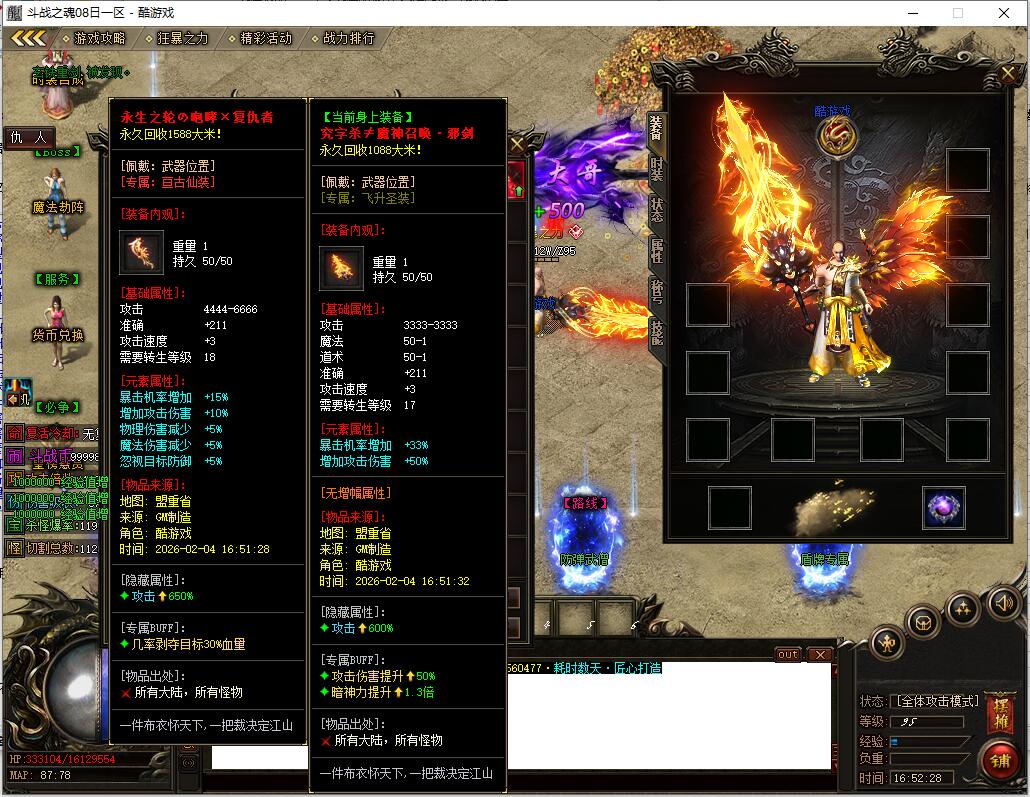1030x797 pixels.
Task: Open the 战力排行 power ranking menu
Action: [348, 38]
